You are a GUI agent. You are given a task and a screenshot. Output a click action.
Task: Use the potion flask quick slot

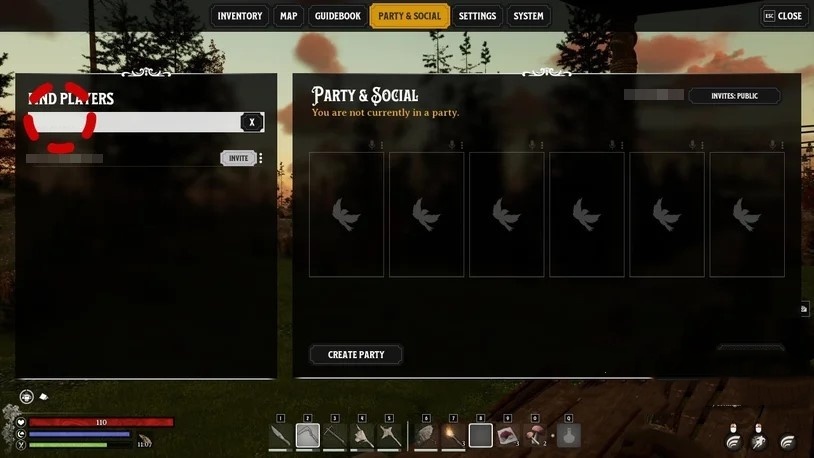[x=568, y=435]
